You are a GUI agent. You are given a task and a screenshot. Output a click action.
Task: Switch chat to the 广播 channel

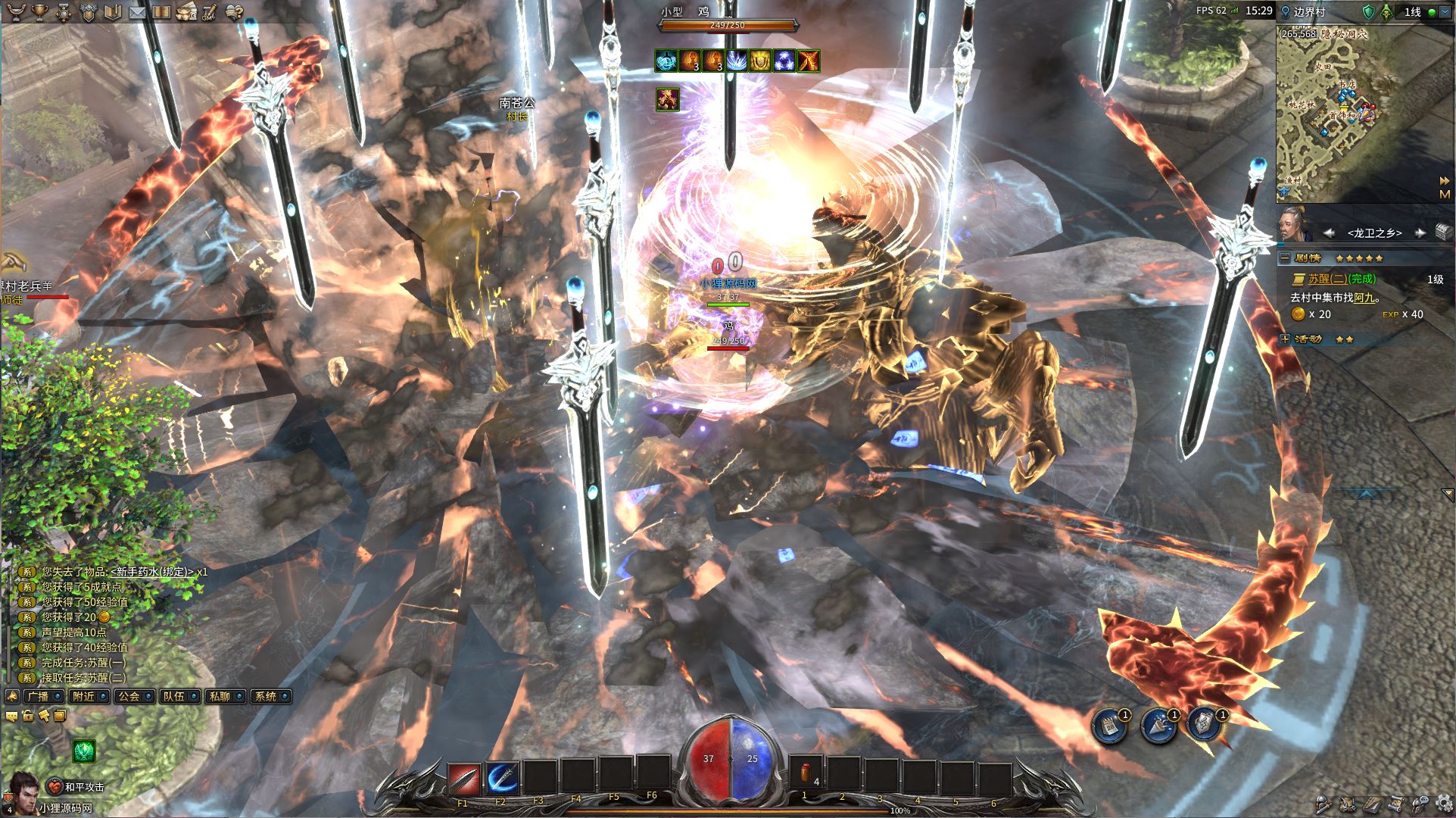point(37,696)
